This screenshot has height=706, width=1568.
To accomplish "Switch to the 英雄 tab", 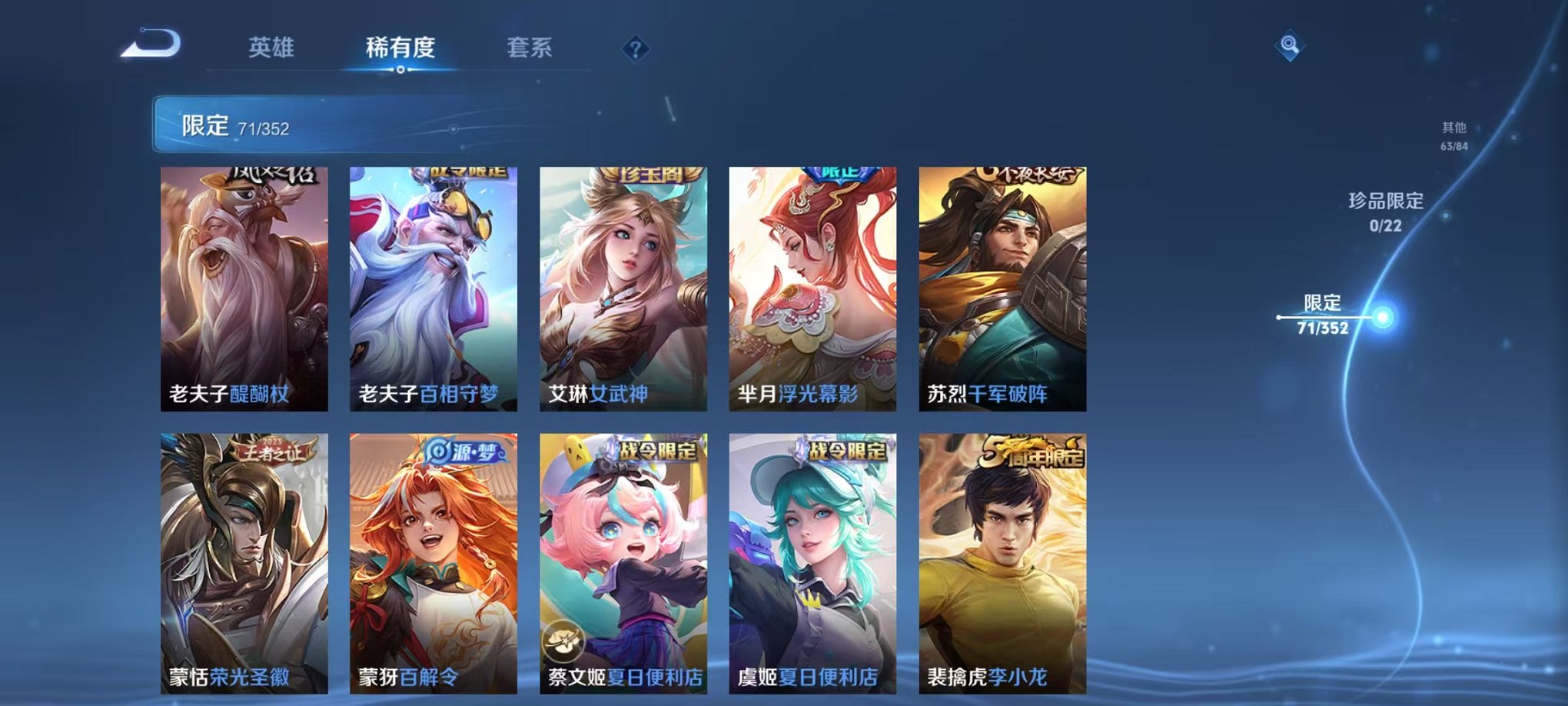I will click(271, 46).
